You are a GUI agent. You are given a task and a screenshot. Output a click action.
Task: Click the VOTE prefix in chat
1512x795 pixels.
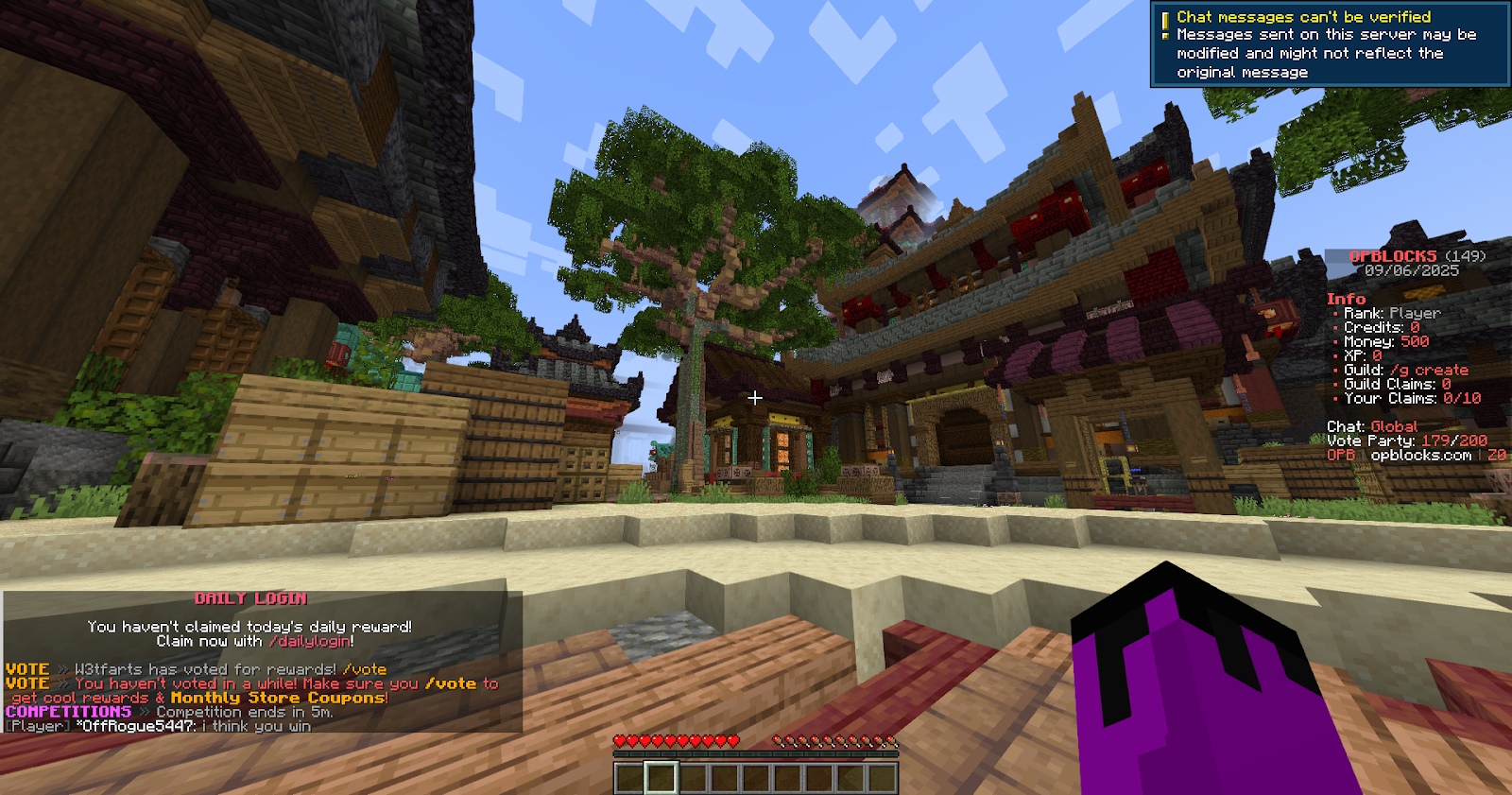pyautogui.click(x=27, y=668)
